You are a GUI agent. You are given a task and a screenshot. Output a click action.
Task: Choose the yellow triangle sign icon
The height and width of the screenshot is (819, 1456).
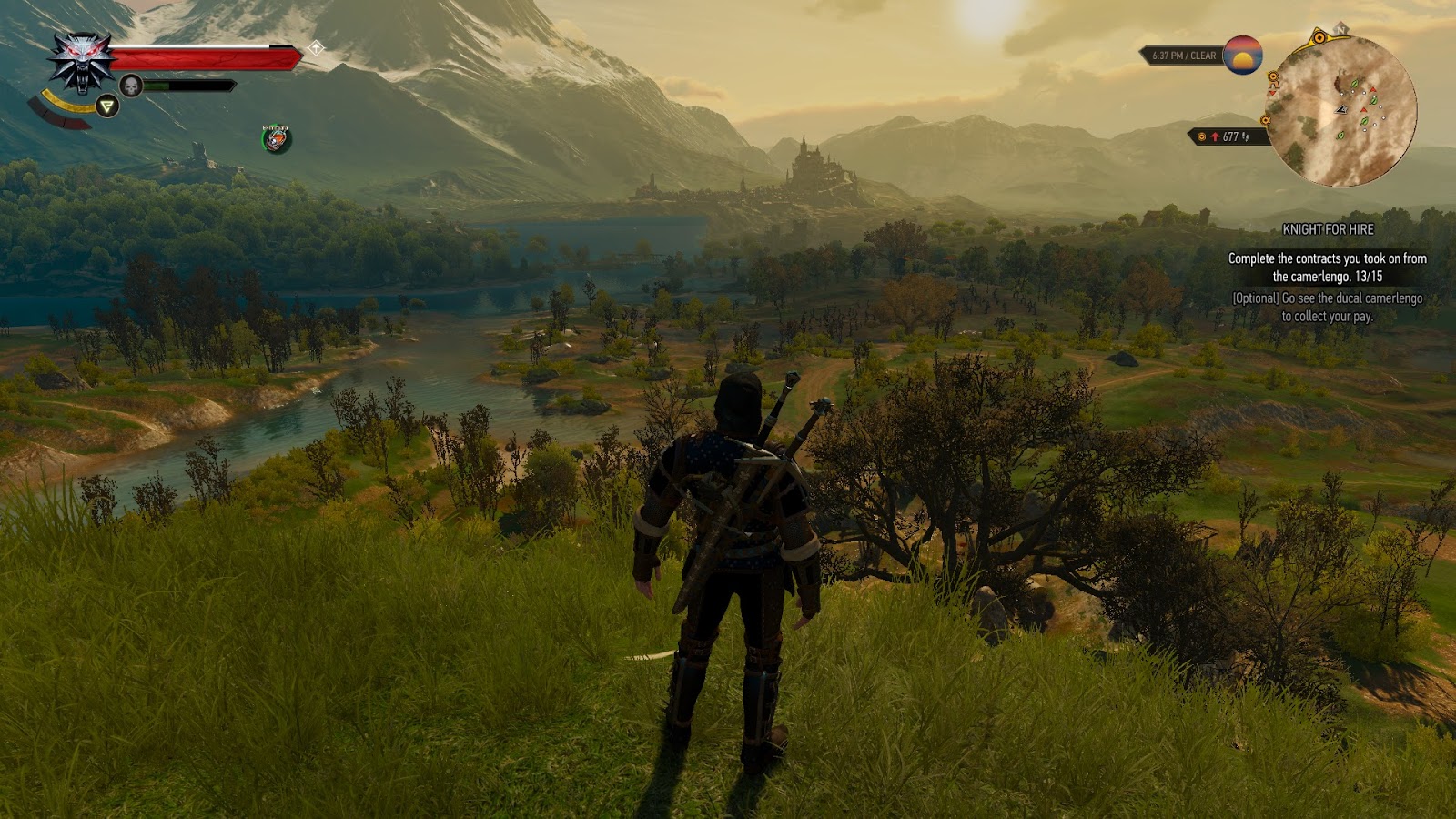(107, 106)
